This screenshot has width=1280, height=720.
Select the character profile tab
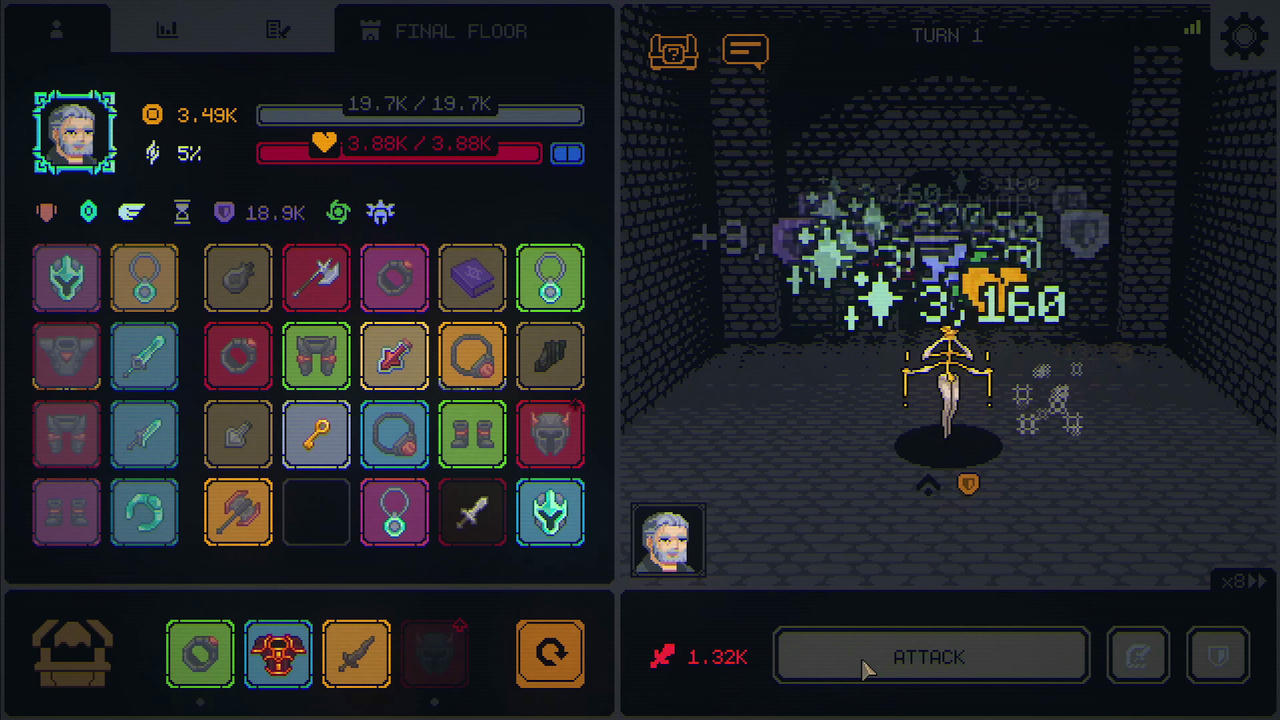[57, 31]
